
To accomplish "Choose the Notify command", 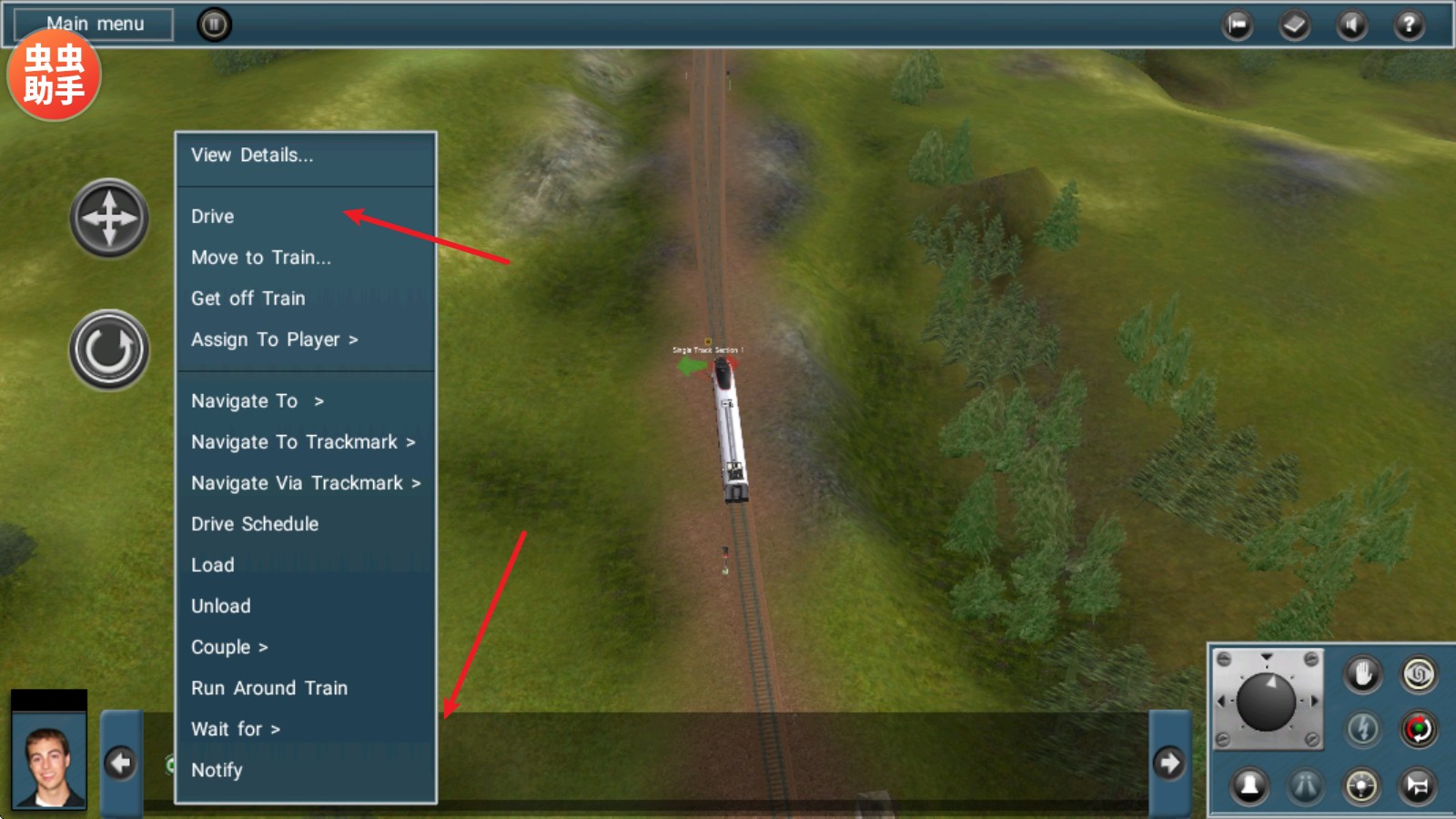I will [217, 770].
